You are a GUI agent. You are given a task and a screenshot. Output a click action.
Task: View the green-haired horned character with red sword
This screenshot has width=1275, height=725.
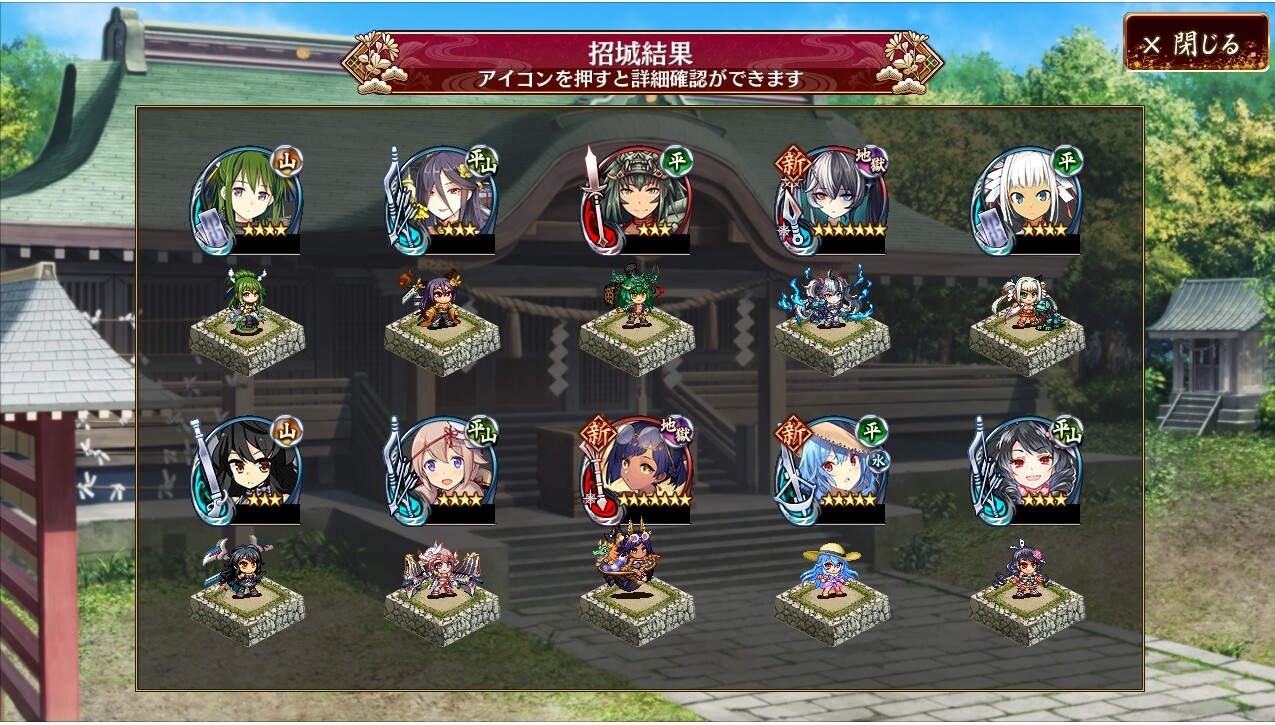pyautogui.click(x=637, y=201)
